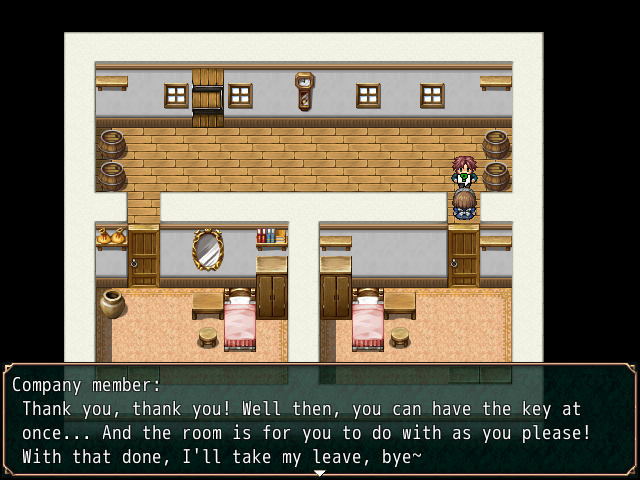The image size is (640, 480).
Task: Click the dialogue continue arrow indicator
Action: pyautogui.click(x=319, y=473)
